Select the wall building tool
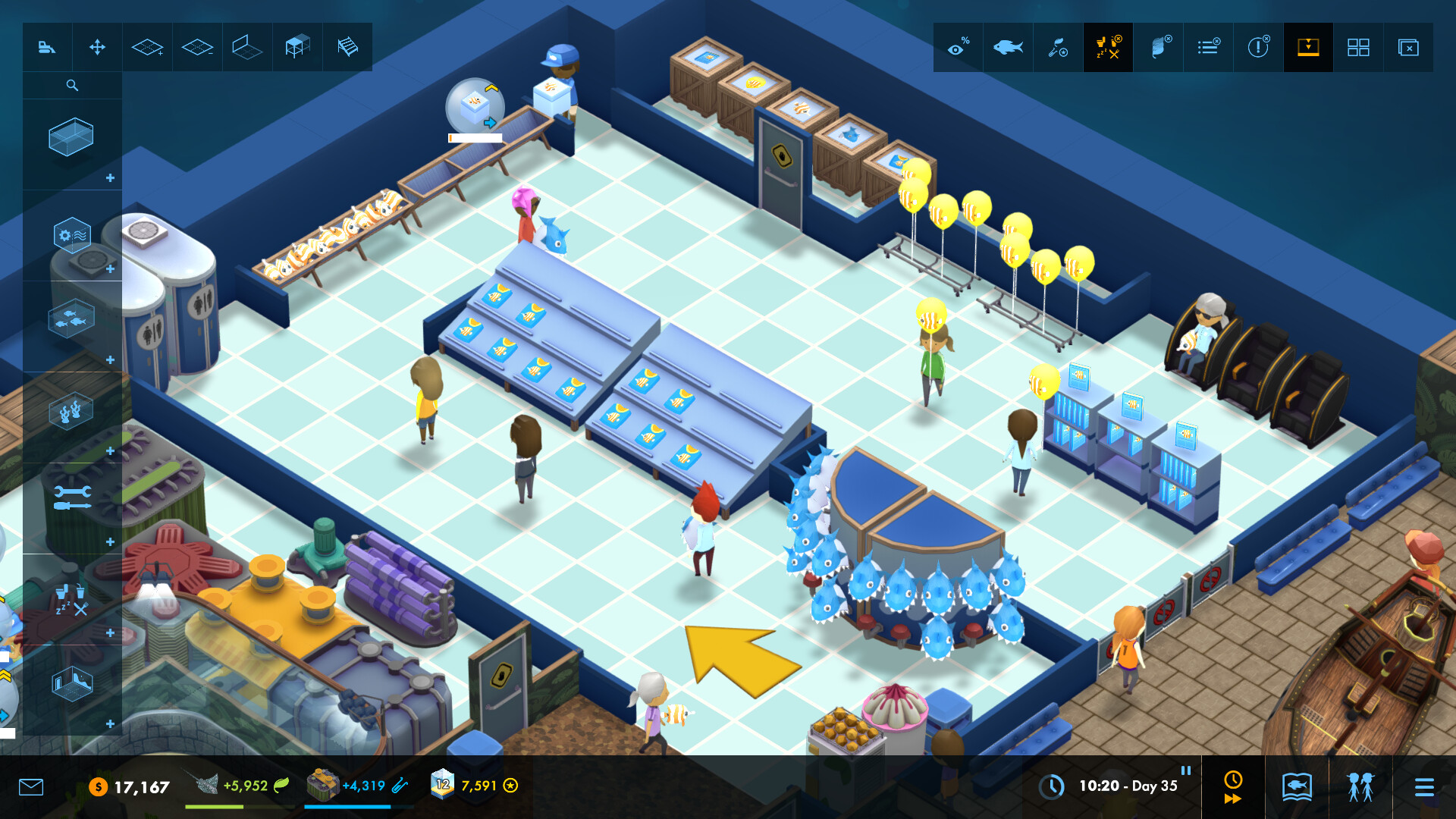The width and height of the screenshot is (1456, 819). pos(246,47)
